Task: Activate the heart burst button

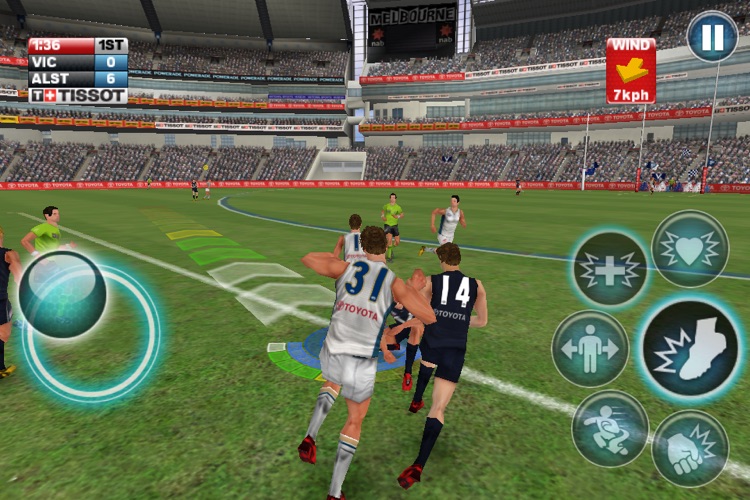Action: (690, 249)
